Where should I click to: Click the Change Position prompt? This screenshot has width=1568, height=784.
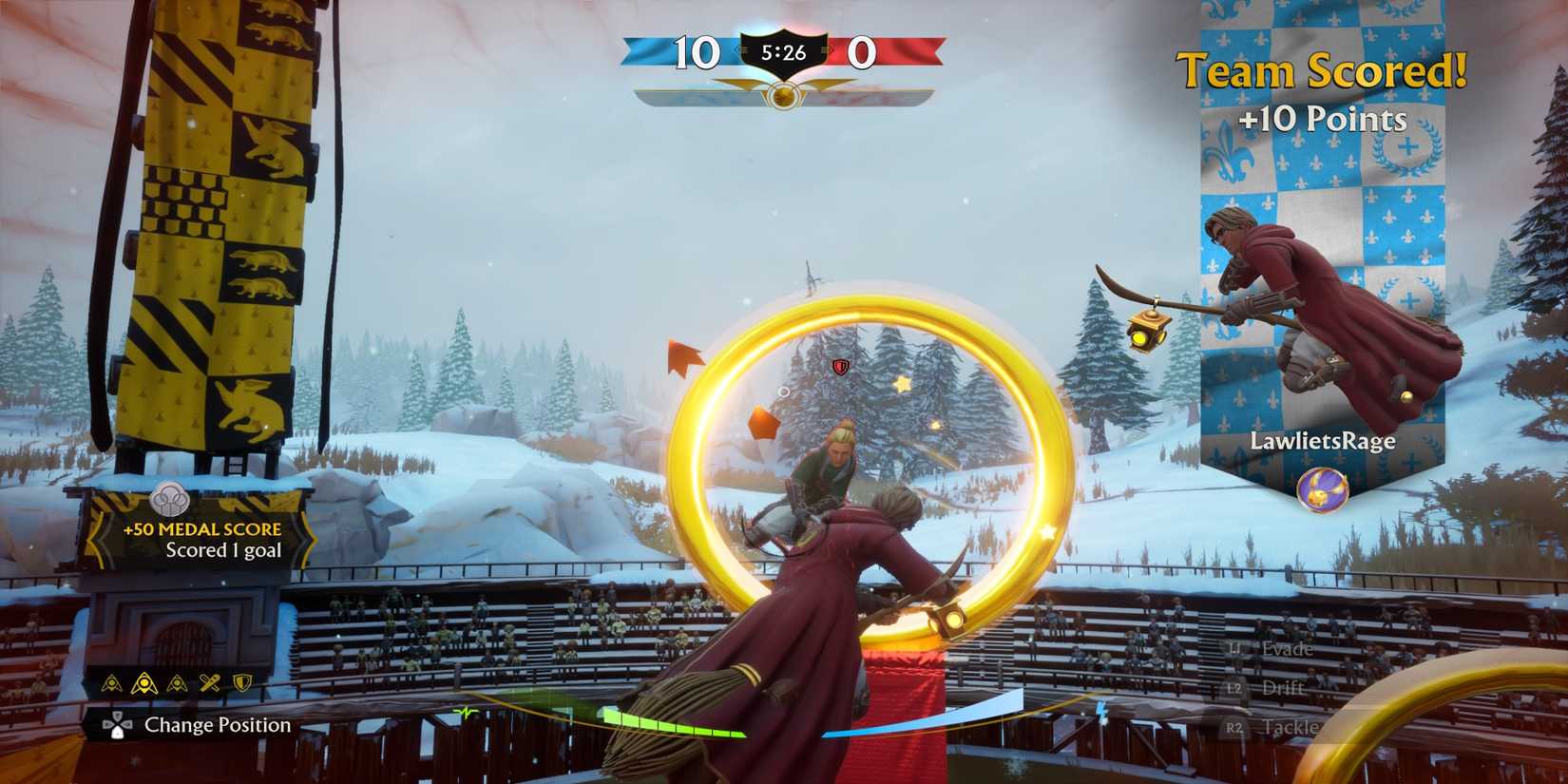coord(217,726)
